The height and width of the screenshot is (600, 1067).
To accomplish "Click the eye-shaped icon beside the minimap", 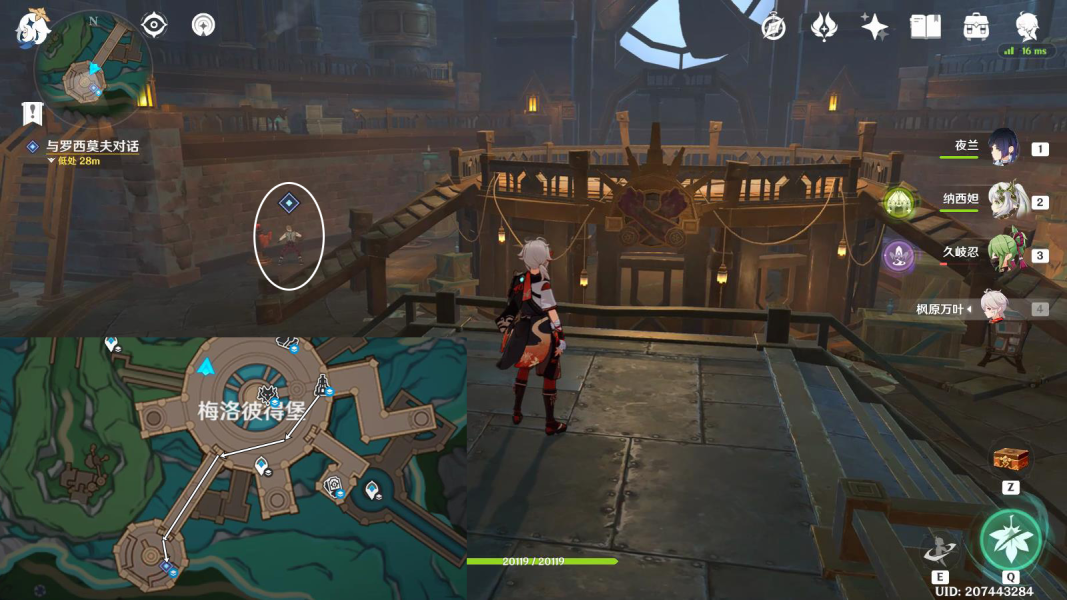I will 154,24.
